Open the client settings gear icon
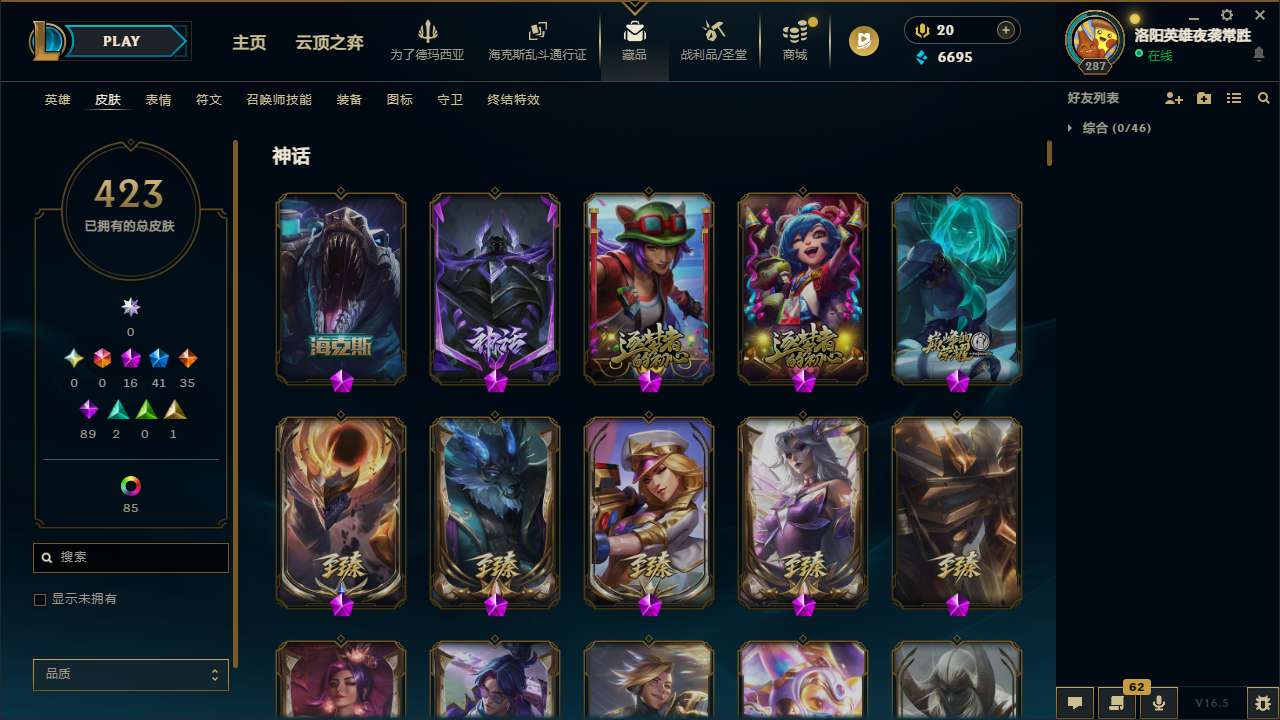The width and height of the screenshot is (1280, 720). tap(1226, 15)
